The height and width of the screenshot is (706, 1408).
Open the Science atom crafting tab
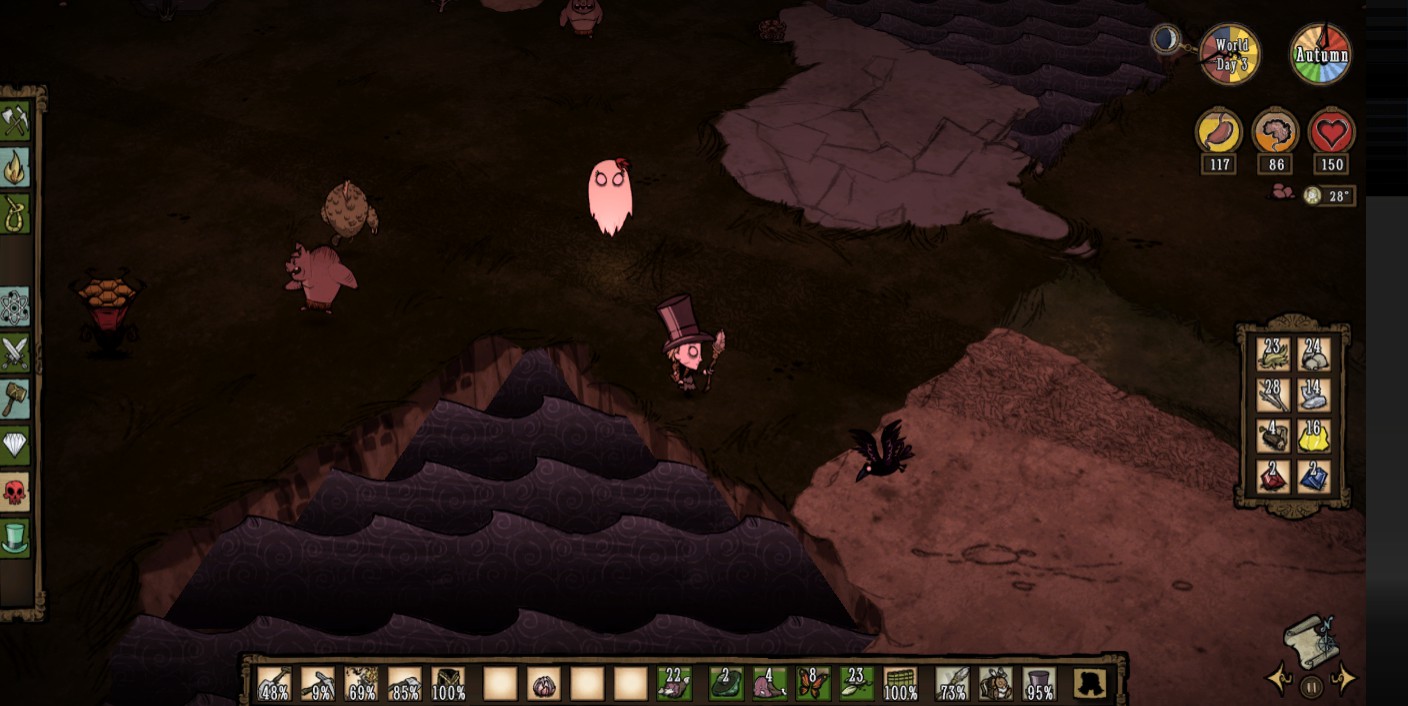(x=15, y=307)
